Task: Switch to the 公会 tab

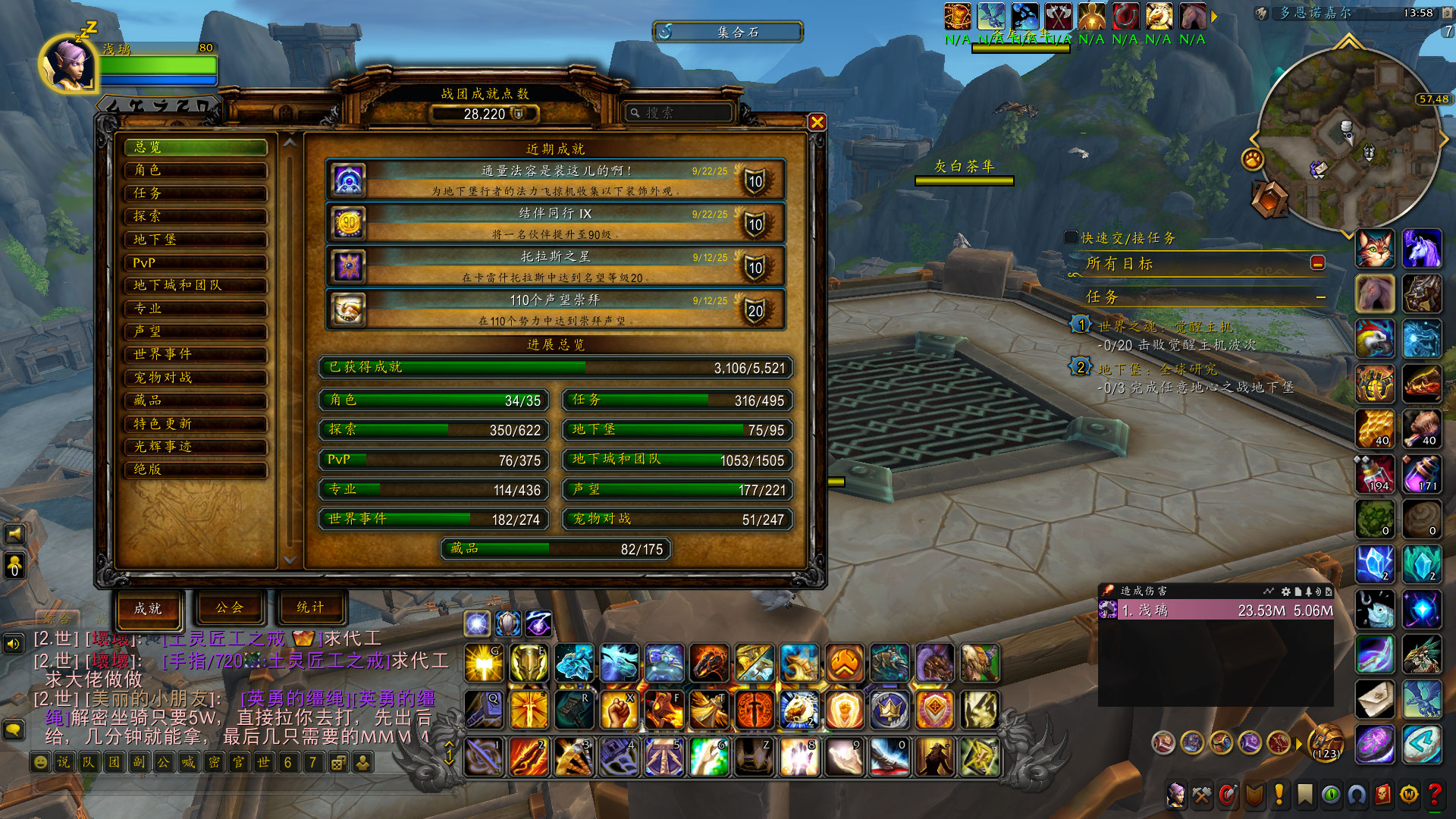Action: click(229, 607)
